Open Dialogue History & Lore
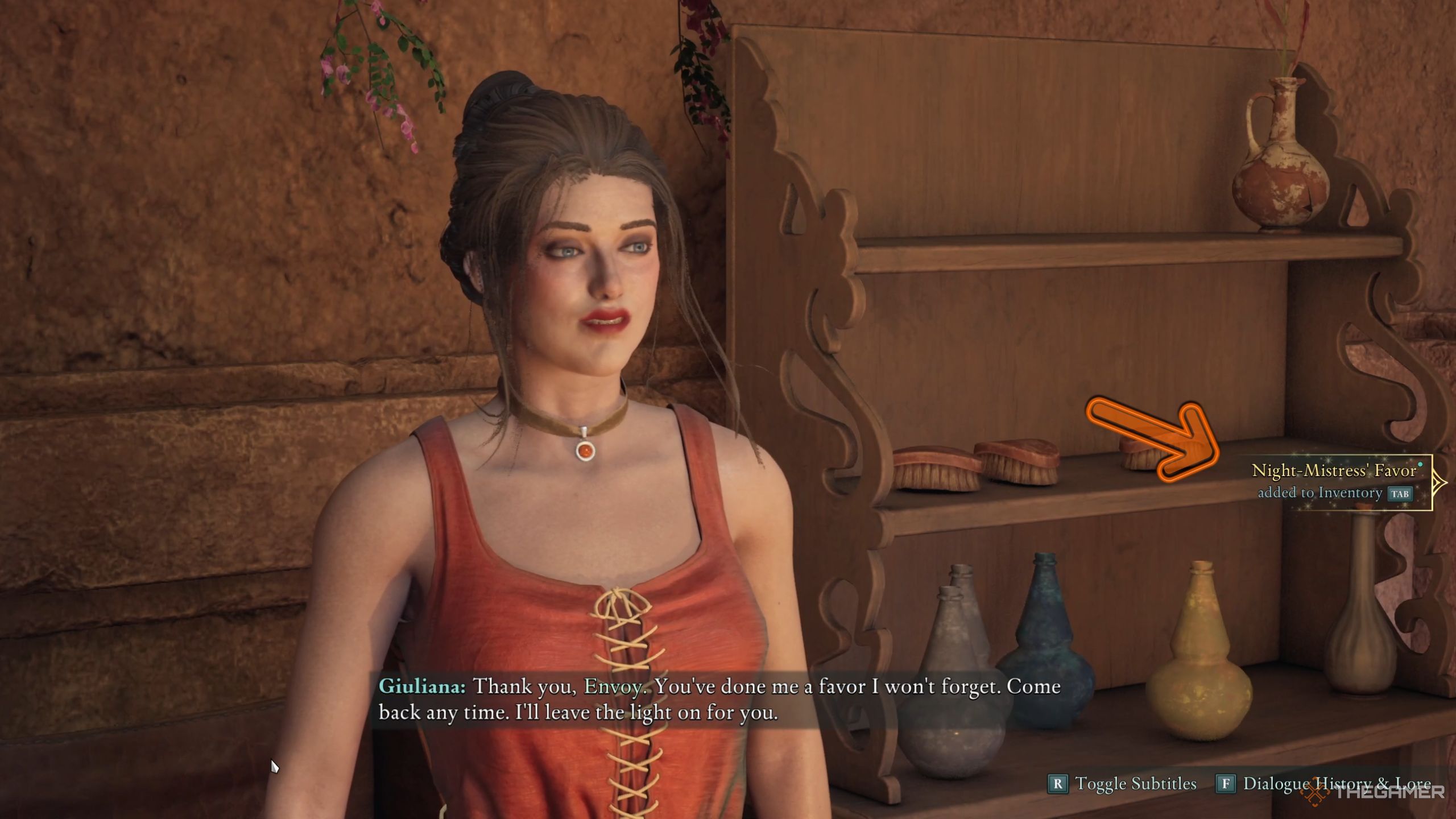The height and width of the screenshot is (819, 1456). pyautogui.click(x=1324, y=784)
